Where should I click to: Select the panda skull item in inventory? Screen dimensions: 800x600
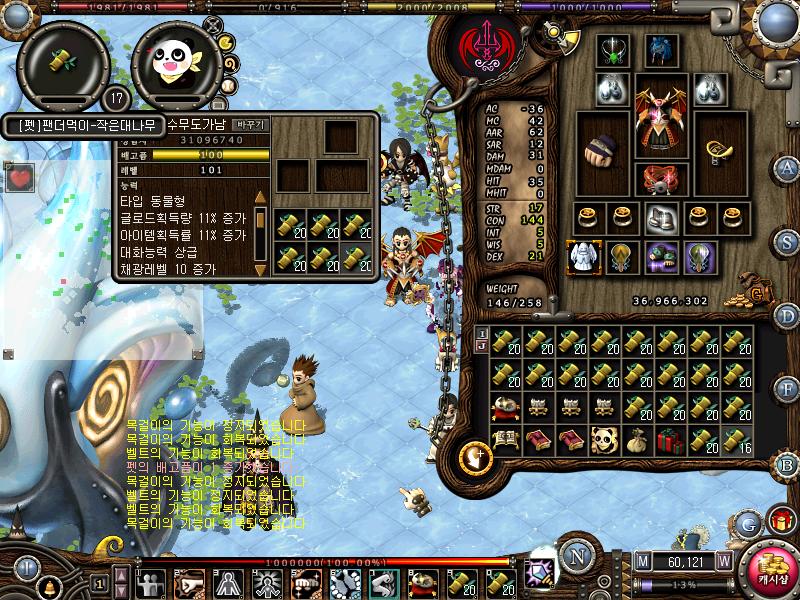click(x=605, y=440)
